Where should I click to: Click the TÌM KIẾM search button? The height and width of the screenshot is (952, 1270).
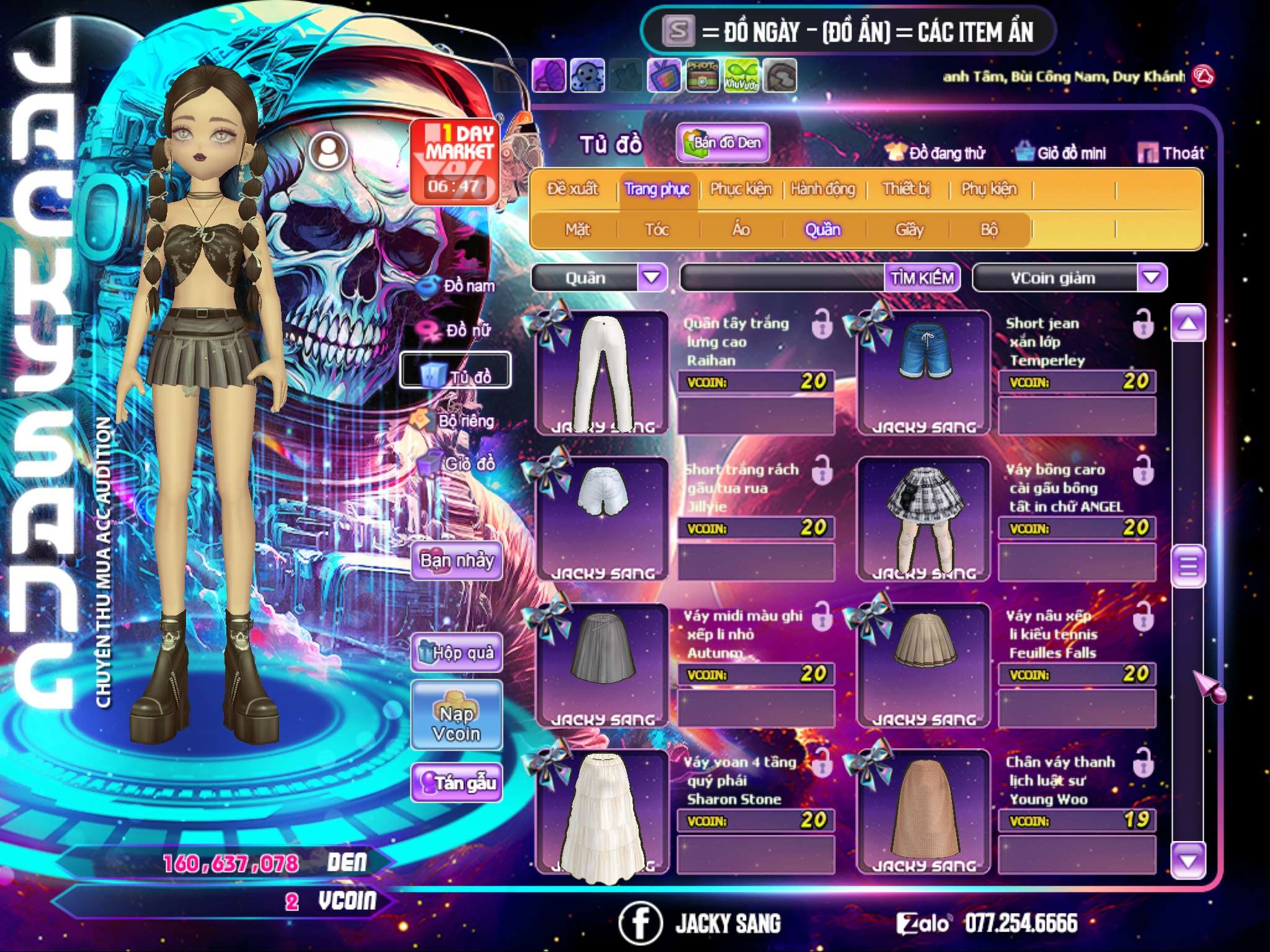tap(922, 278)
